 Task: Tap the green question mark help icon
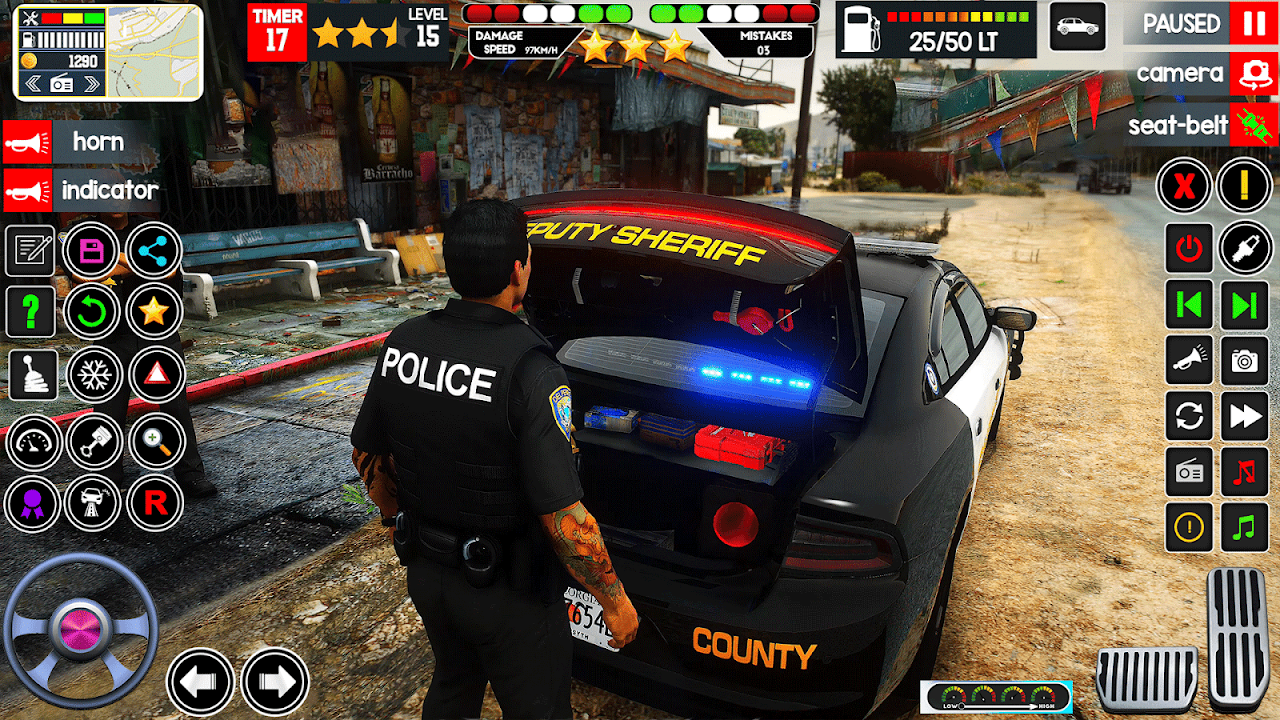(31, 312)
